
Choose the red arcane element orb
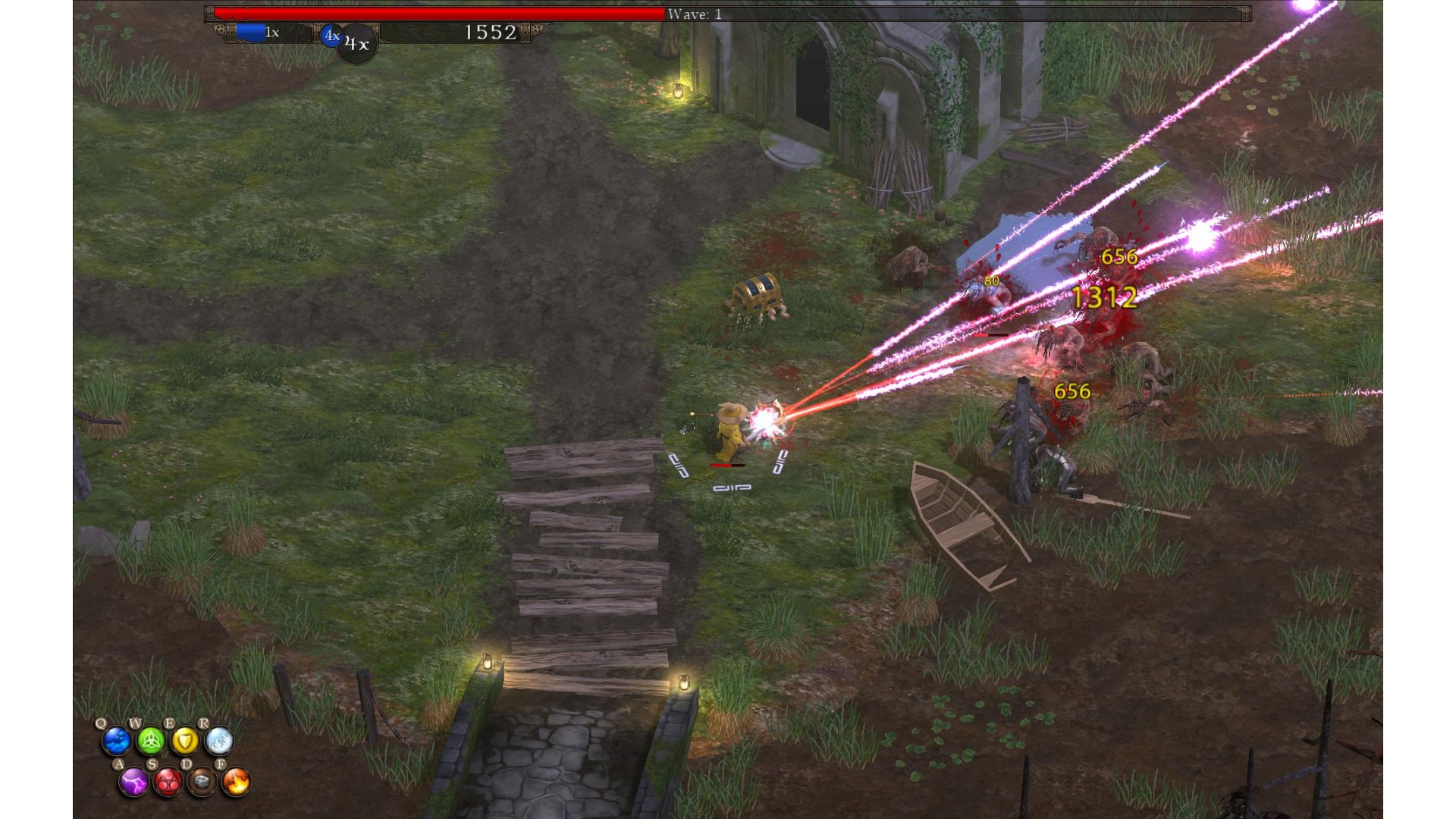tap(168, 782)
